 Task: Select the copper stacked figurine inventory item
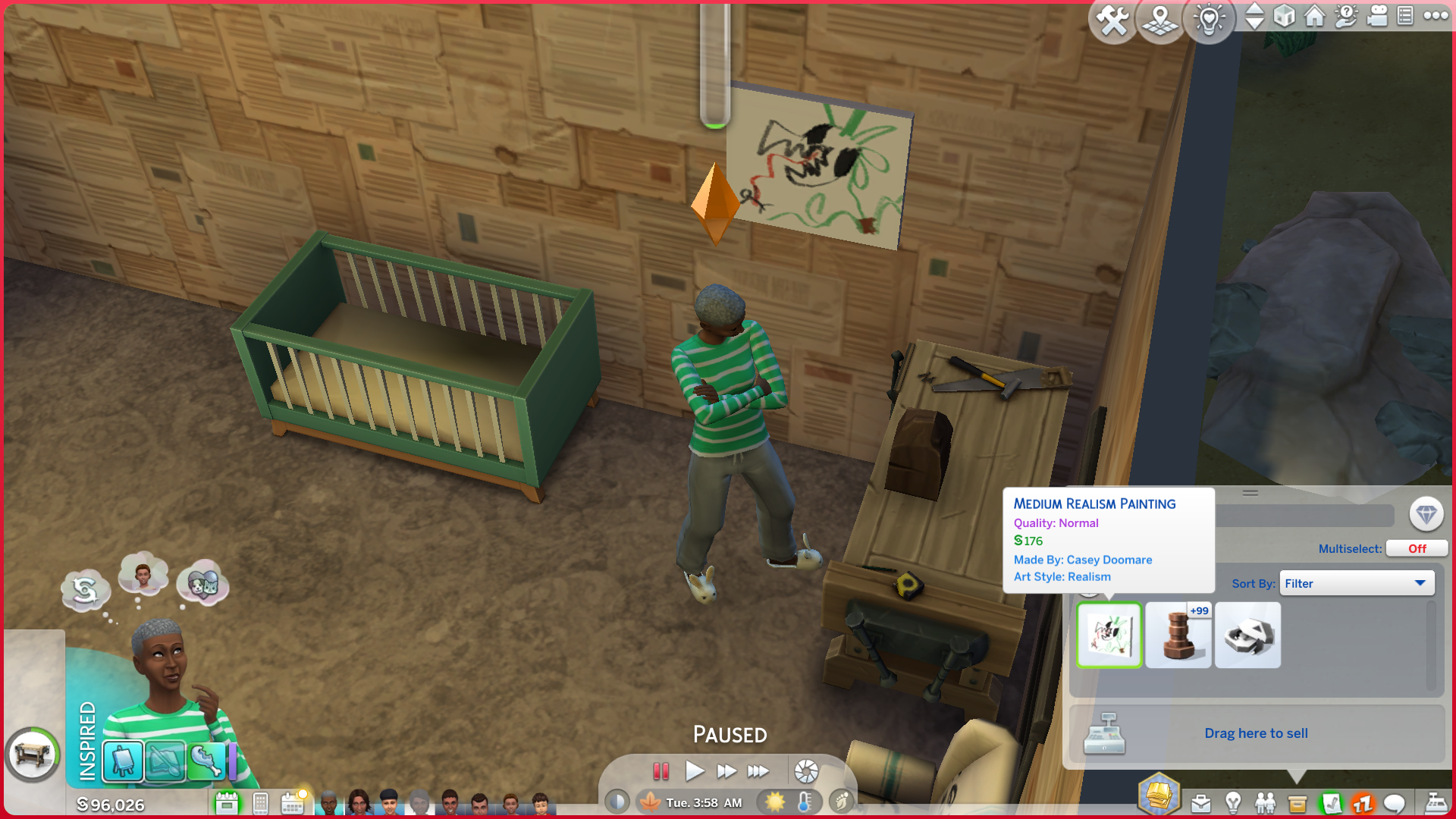point(1178,635)
